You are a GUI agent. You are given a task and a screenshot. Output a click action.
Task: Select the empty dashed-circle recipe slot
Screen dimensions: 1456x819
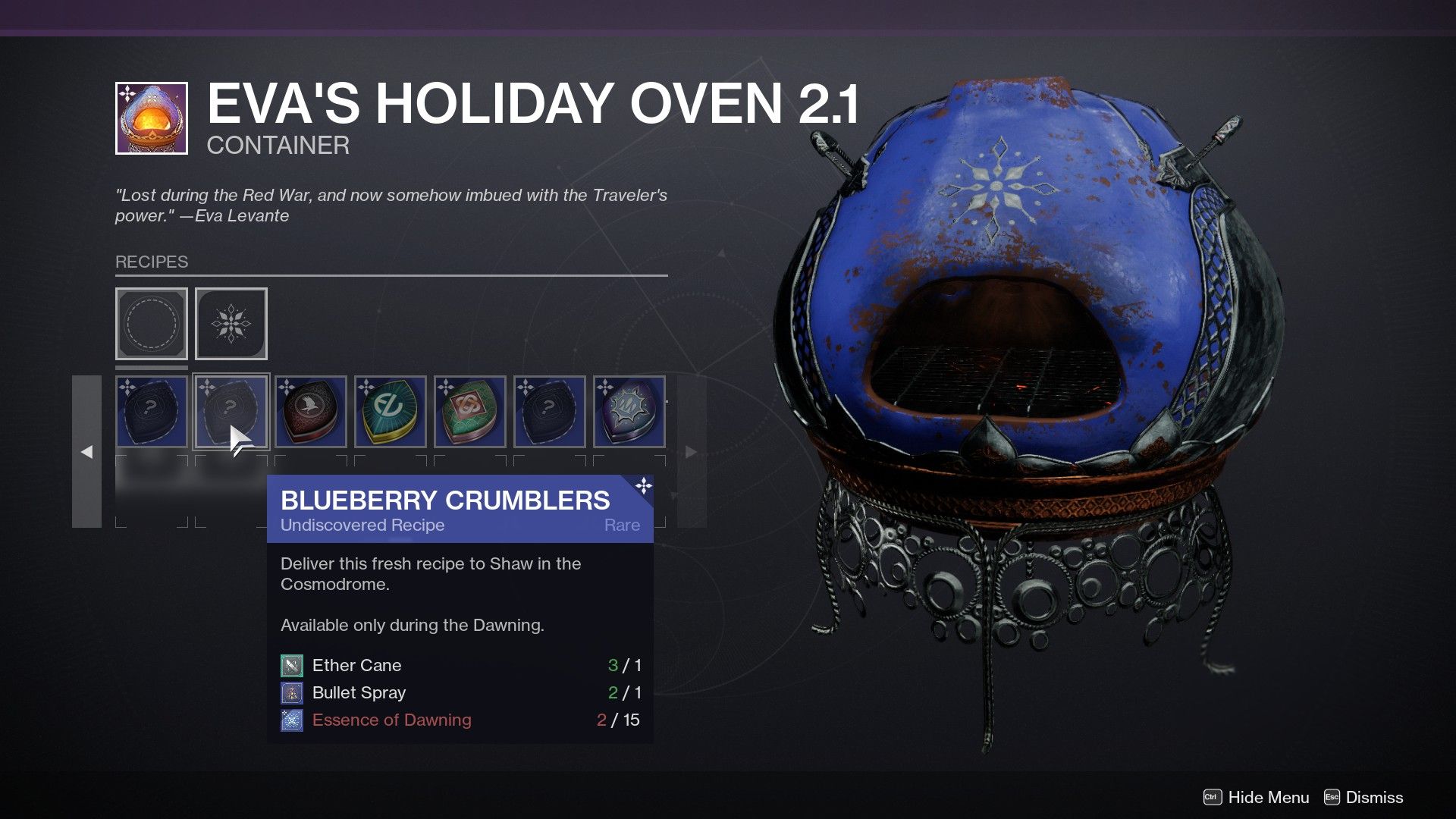pyautogui.click(x=151, y=324)
